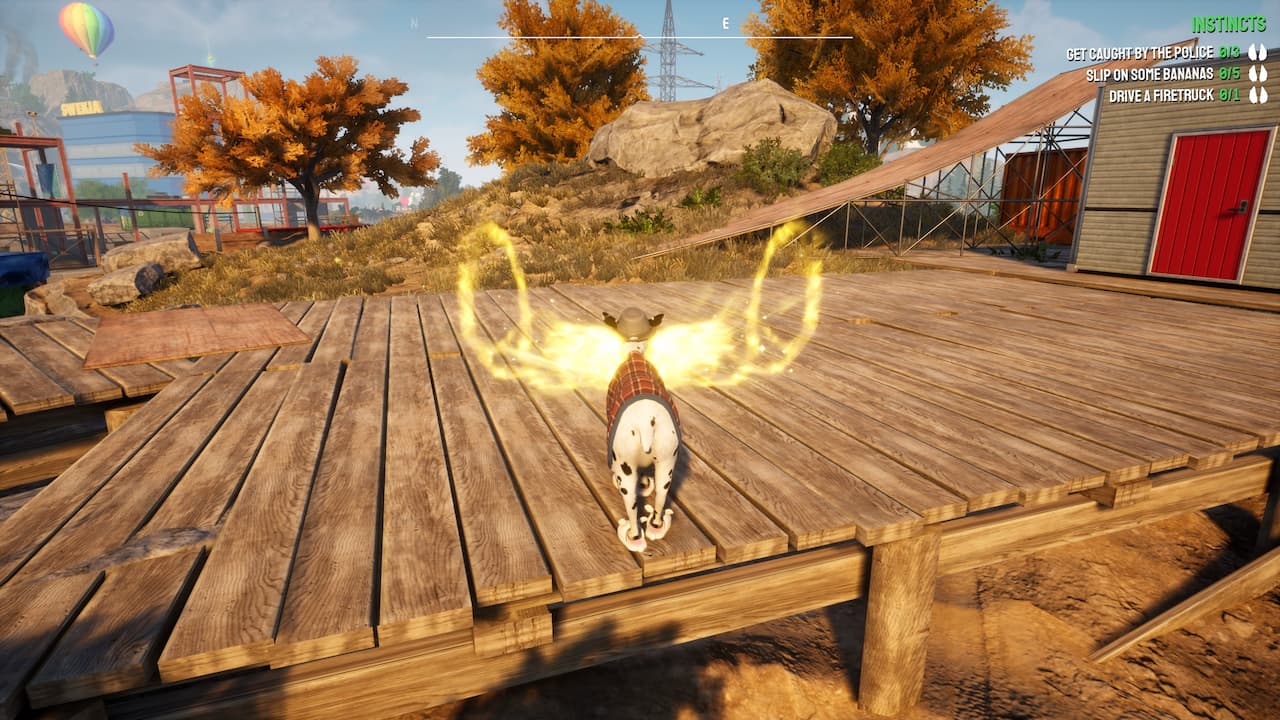This screenshot has height=720, width=1280.
Task: Click the green 'Instincts' header icon text
Action: (1228, 22)
